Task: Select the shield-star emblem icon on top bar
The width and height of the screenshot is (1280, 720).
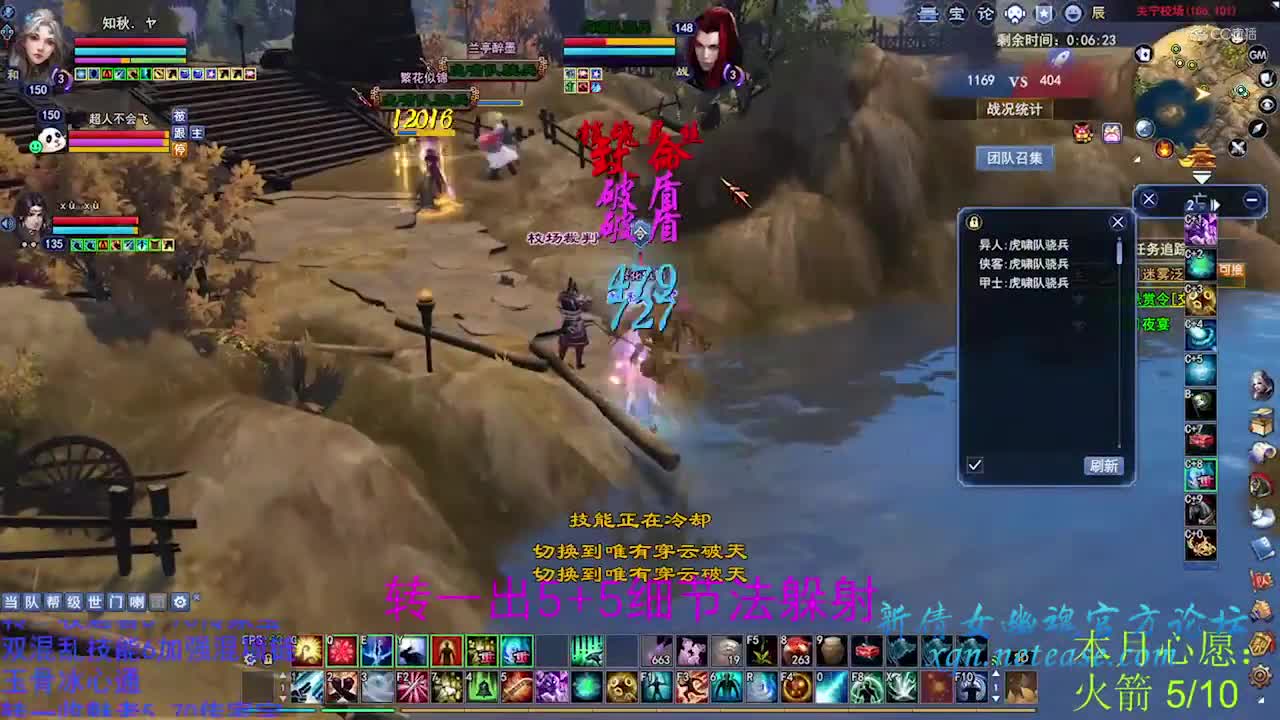Action: [x=1044, y=14]
